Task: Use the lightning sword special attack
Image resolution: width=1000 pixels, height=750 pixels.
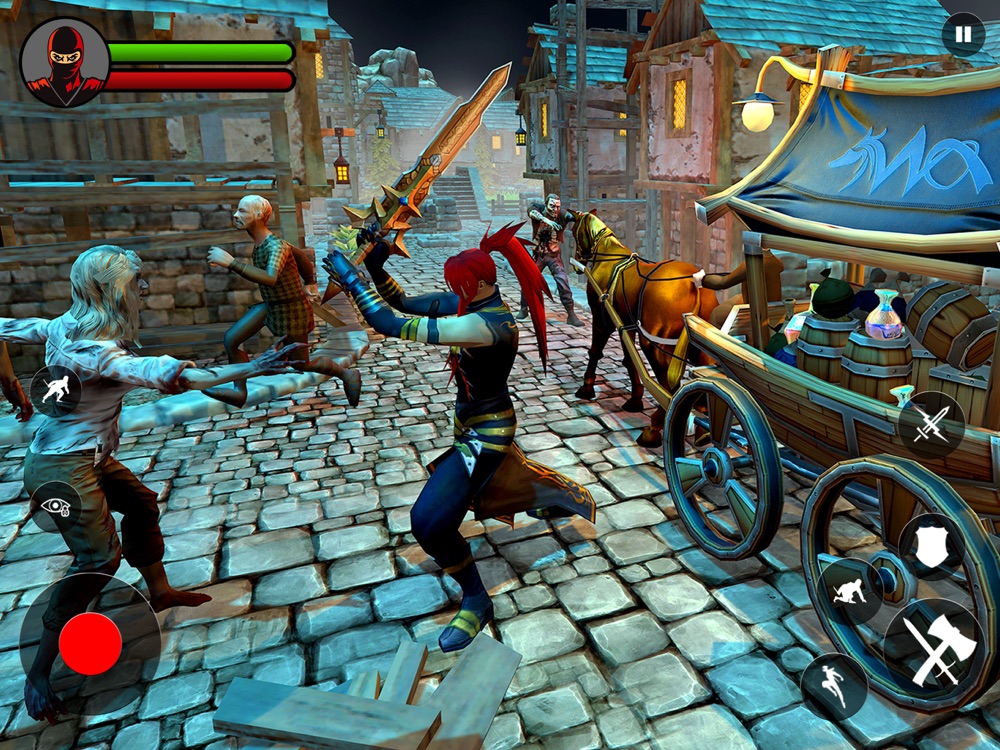Action: pyautogui.click(x=931, y=425)
